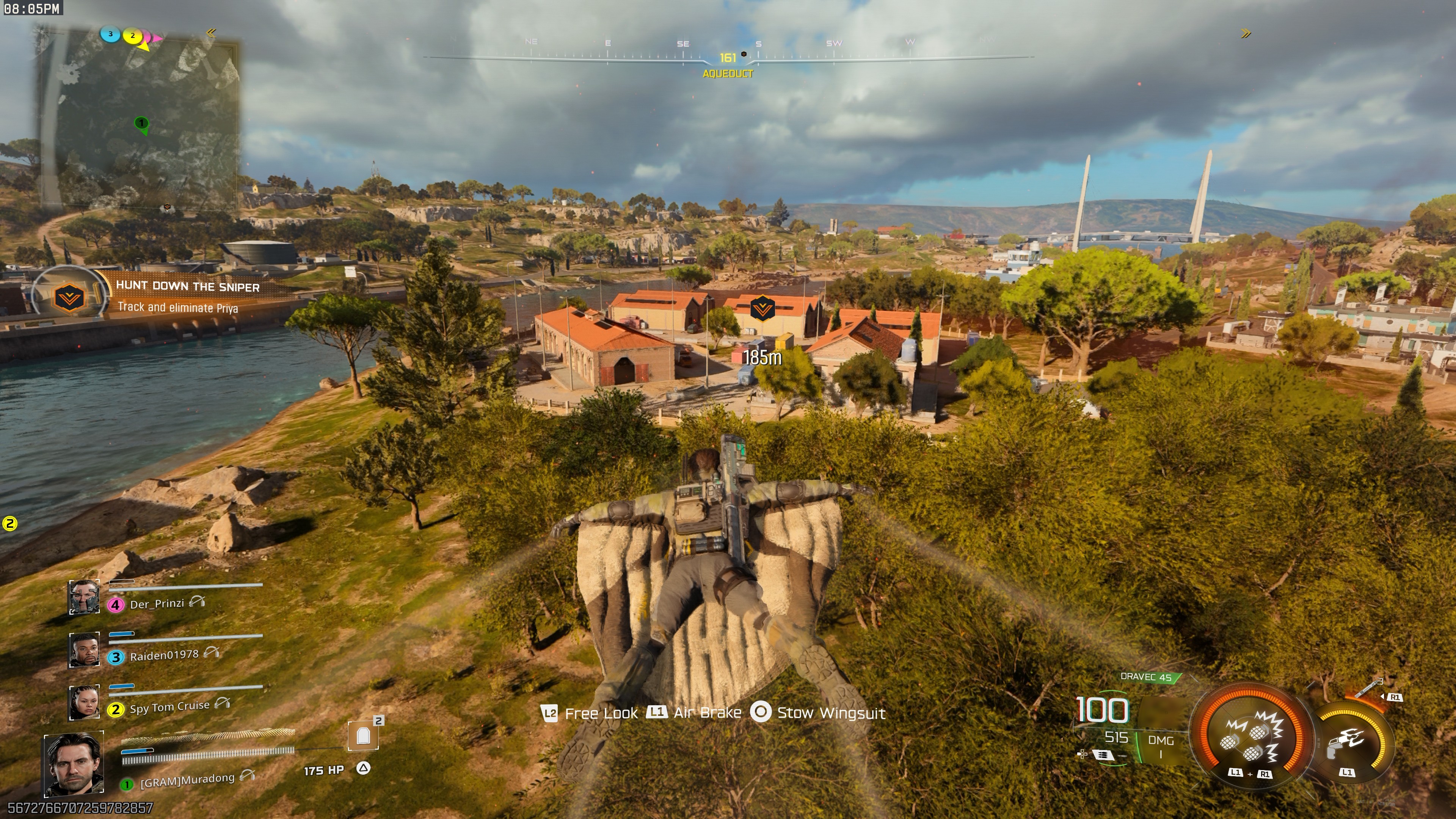Click the green squad marker on the minimap
1456x819 pixels.
point(141,123)
